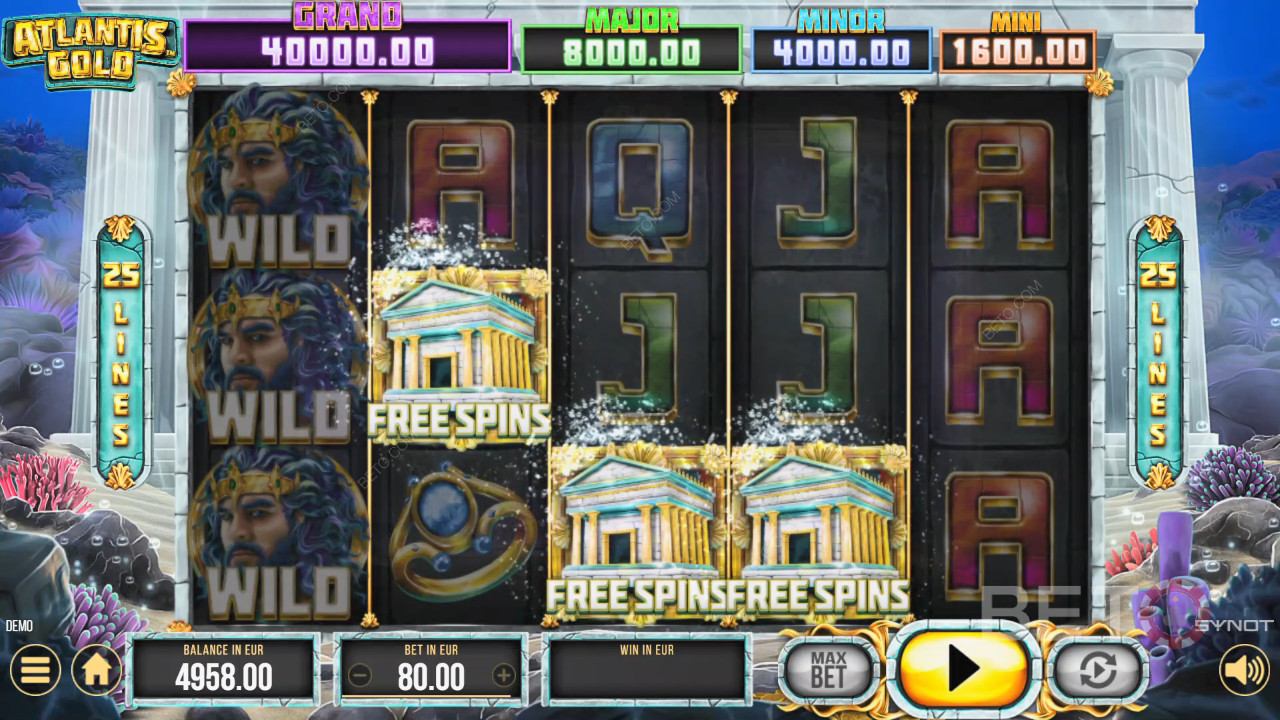Decrease the bet amount with minus
This screenshot has width=1280, height=720.
(361, 676)
